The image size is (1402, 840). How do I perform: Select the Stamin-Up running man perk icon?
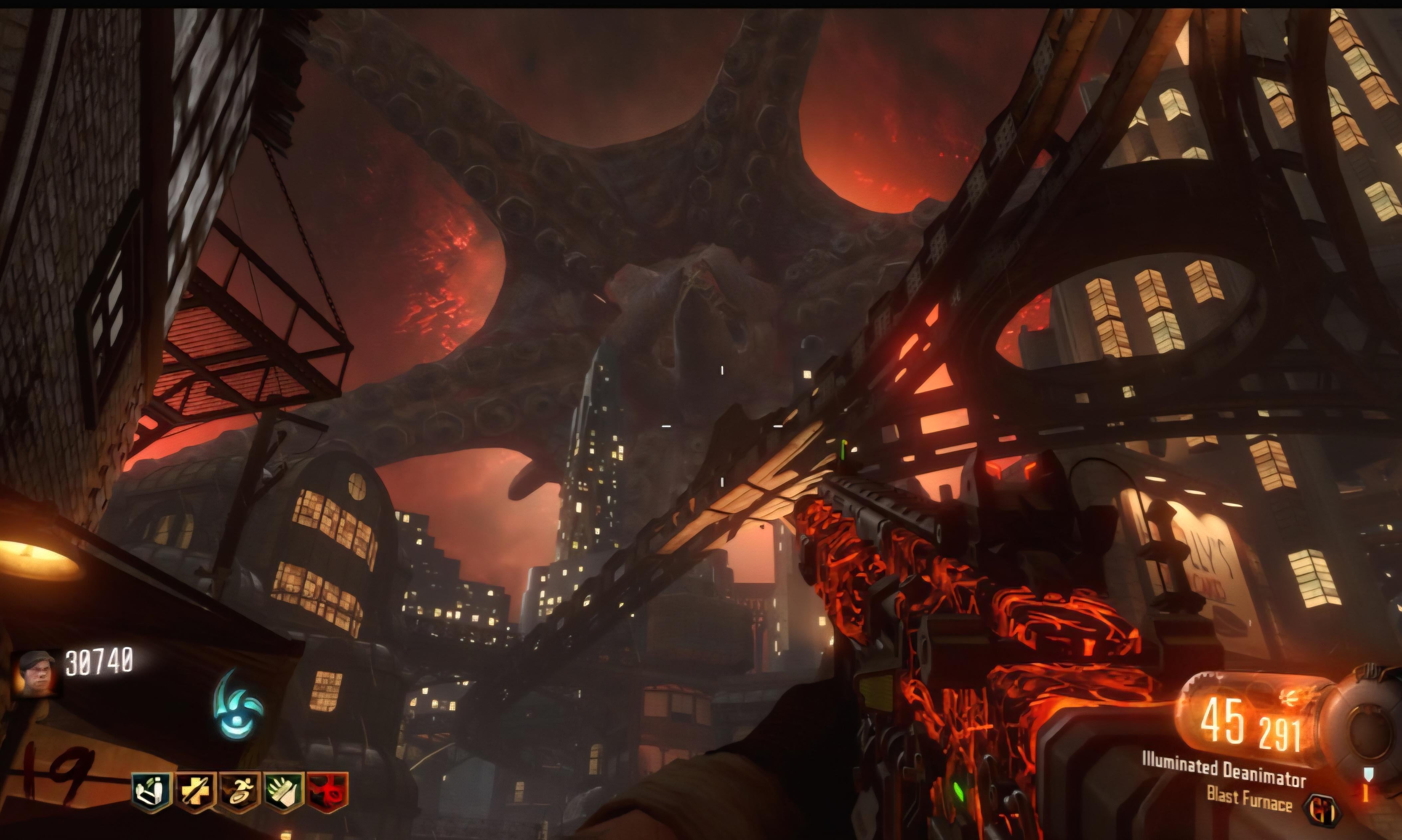coord(239,792)
